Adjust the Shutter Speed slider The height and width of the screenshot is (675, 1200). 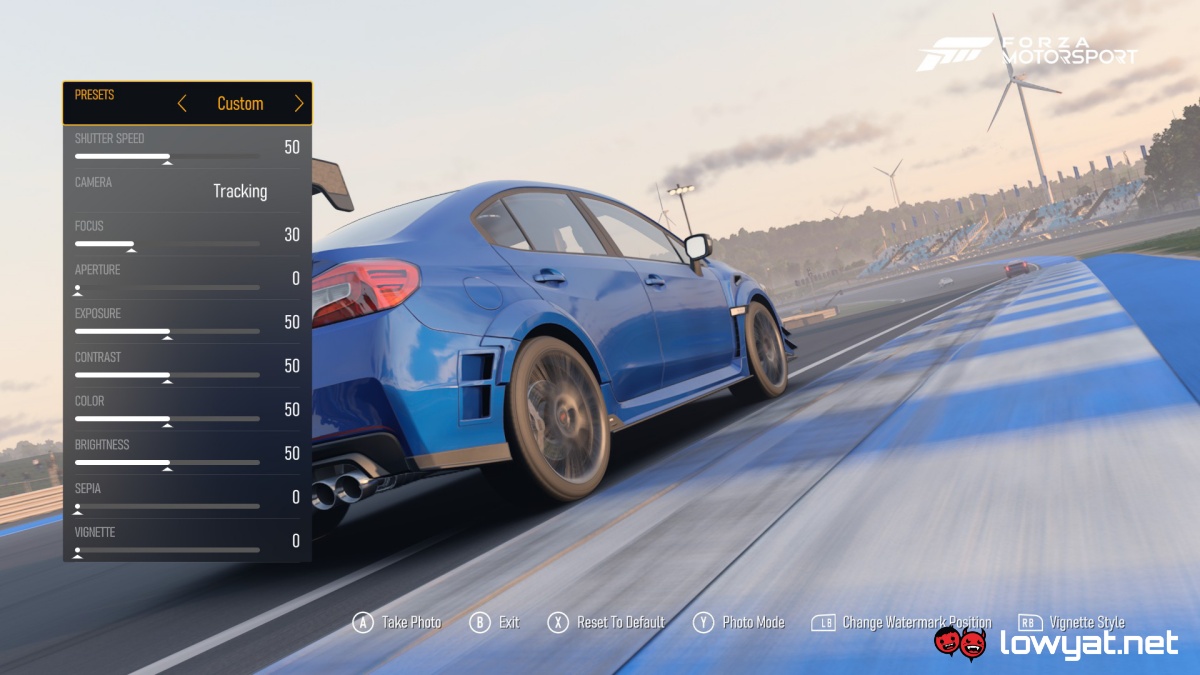(x=167, y=157)
